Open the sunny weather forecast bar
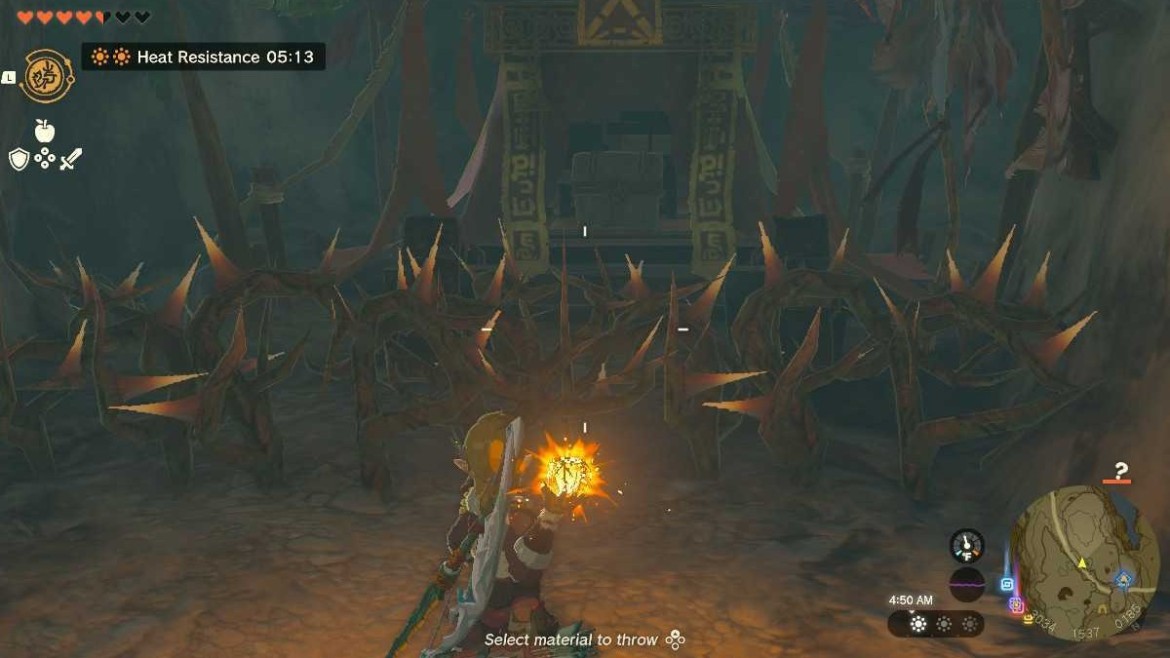 (x=936, y=624)
